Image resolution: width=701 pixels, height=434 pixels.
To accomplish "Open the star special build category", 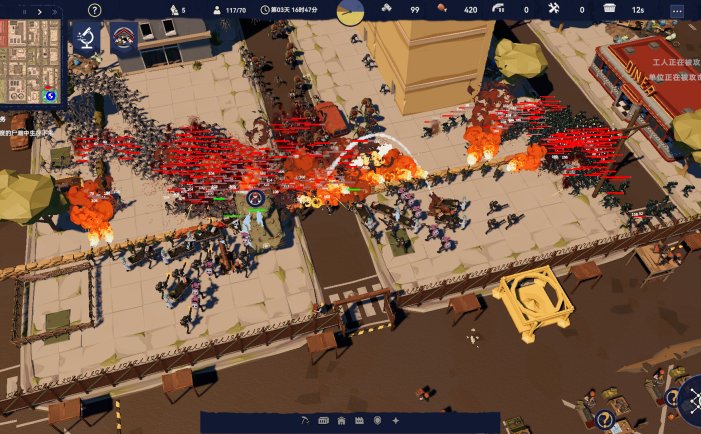I will click(x=395, y=420).
